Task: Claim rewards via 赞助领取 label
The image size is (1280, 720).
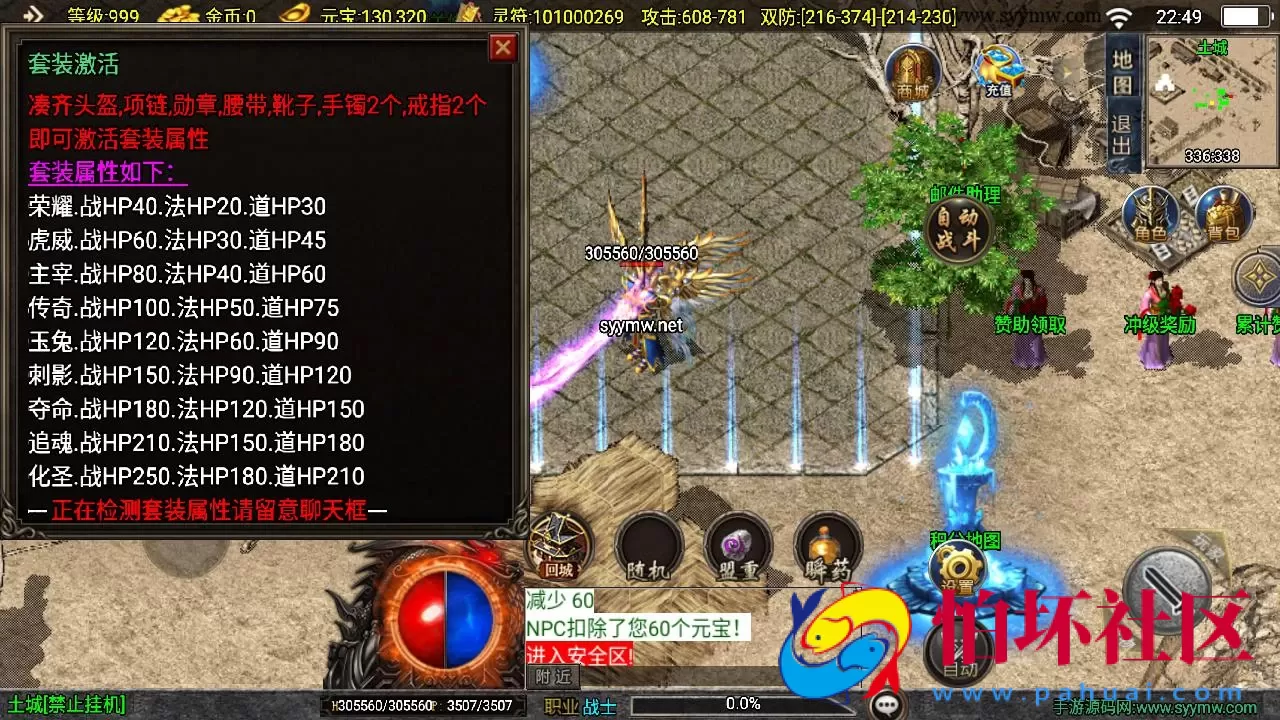Action: point(1031,326)
